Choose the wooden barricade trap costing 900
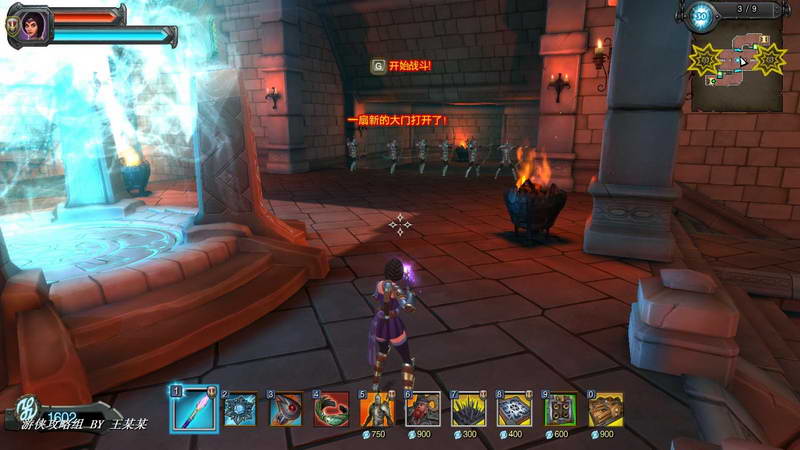The image size is (800, 450). point(606,409)
